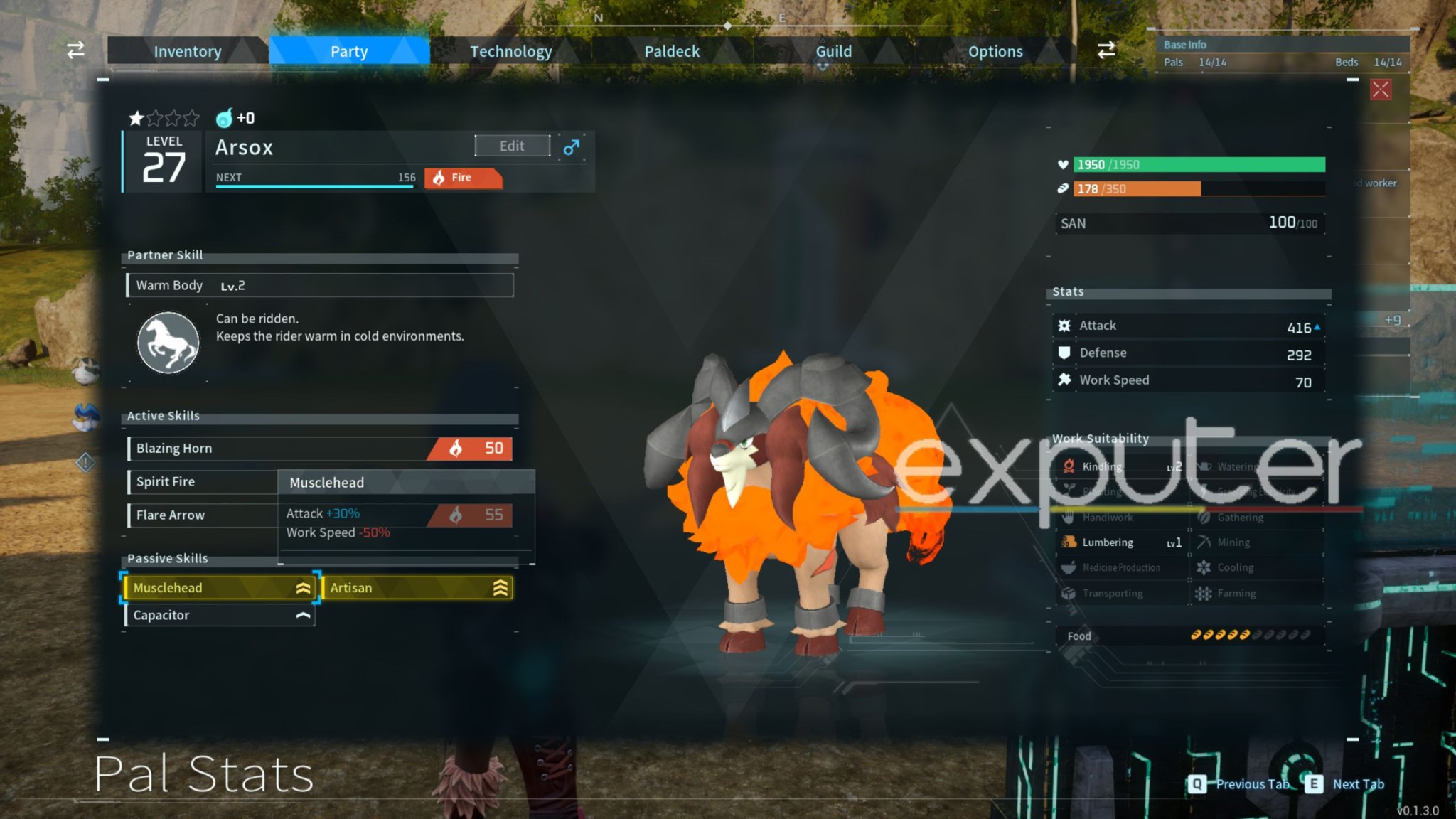Select the Kindling work suitability icon

click(x=1069, y=466)
